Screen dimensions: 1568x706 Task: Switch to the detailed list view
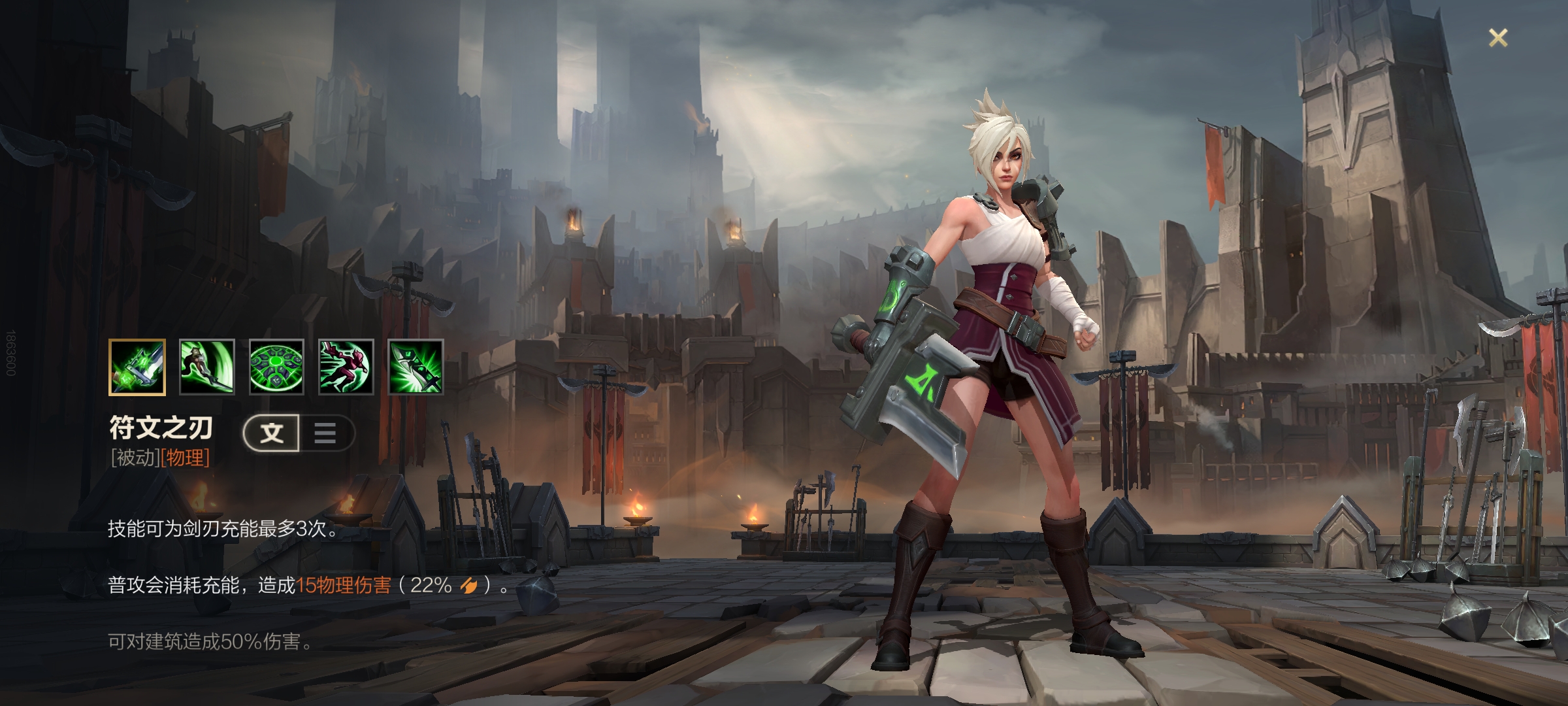click(x=325, y=433)
